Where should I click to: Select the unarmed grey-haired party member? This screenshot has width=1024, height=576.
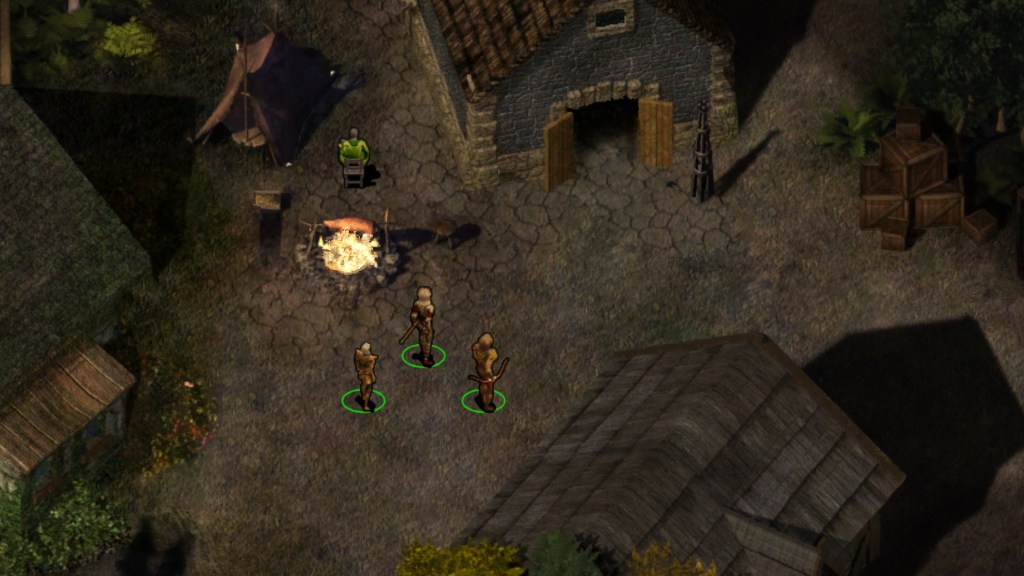pos(365,377)
